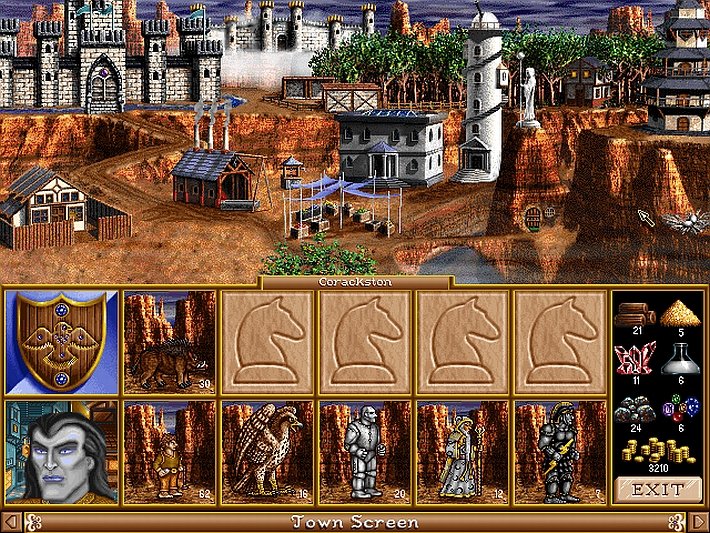Select the garrison boar stack of 30
Screen dimensions: 710x533
pos(169,340)
